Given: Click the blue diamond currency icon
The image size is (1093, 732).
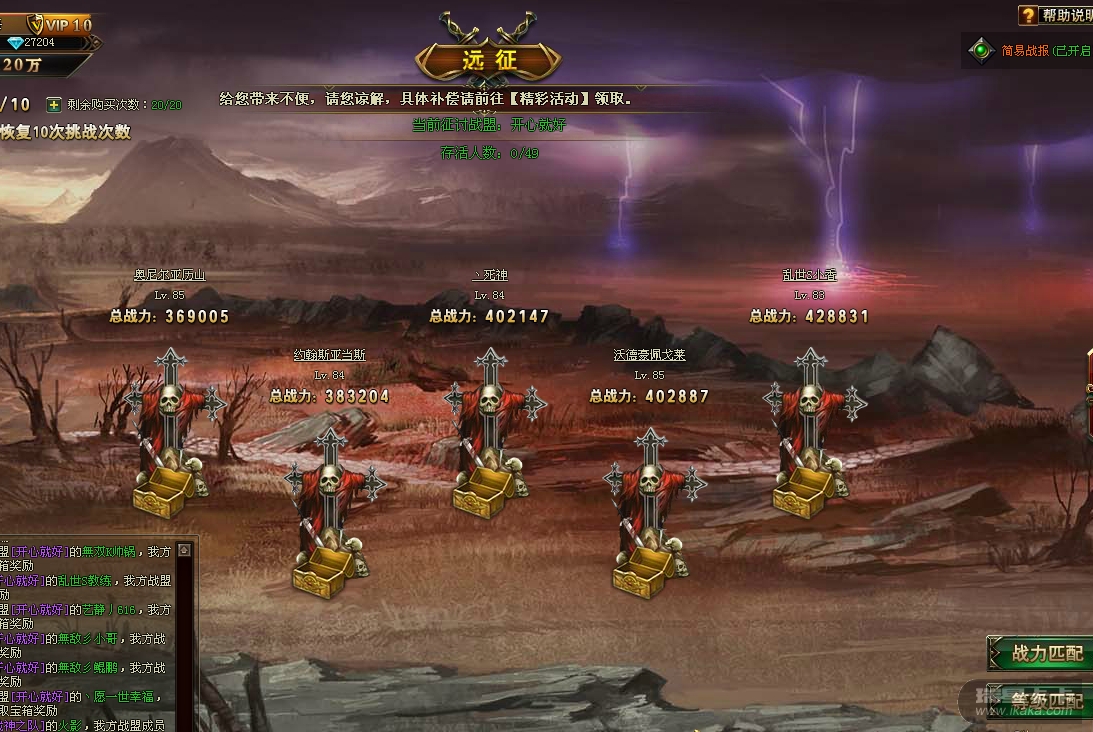Looking at the screenshot, I should click(x=15, y=43).
